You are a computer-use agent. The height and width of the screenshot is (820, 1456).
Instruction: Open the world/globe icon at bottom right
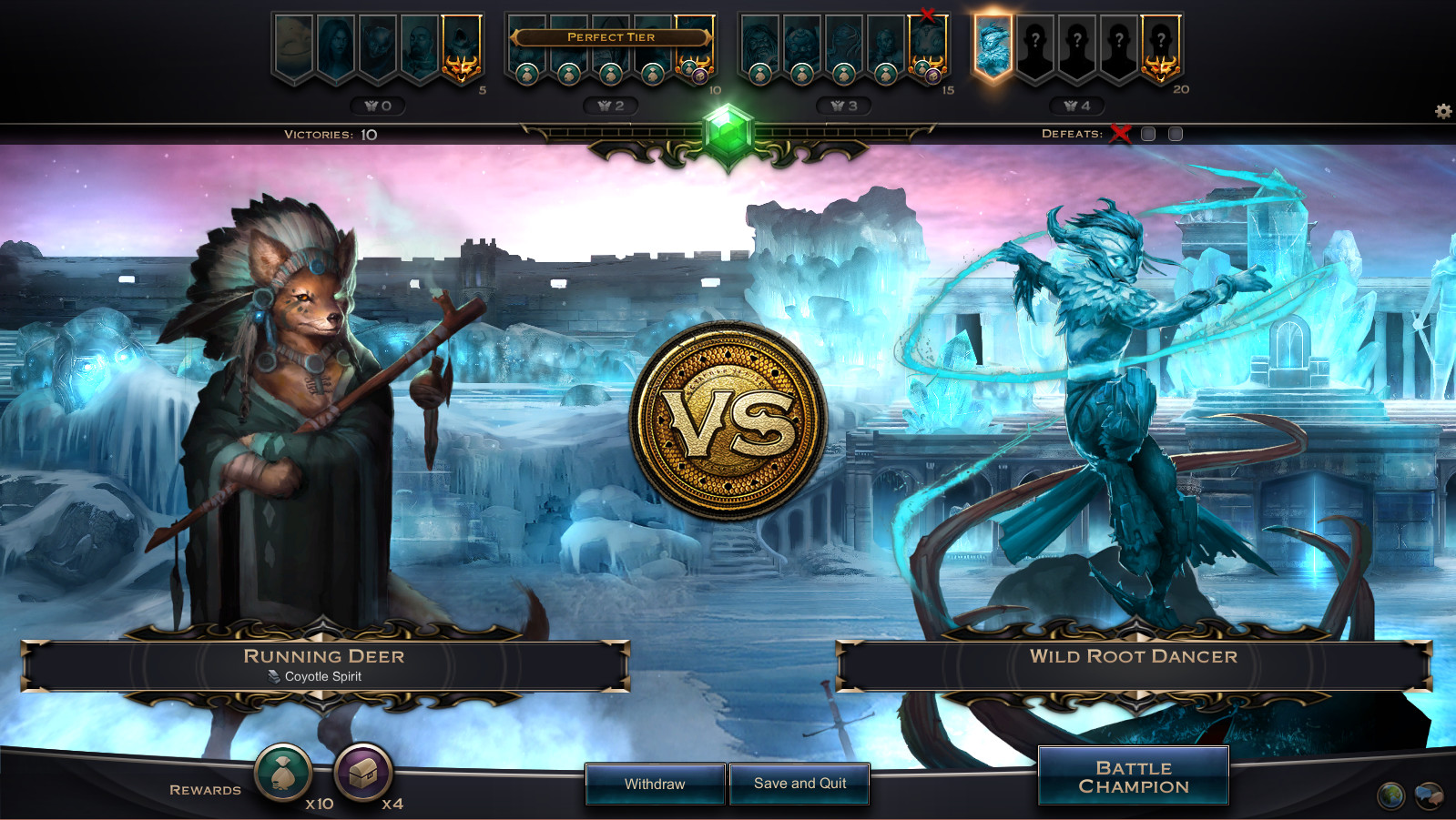1390,794
